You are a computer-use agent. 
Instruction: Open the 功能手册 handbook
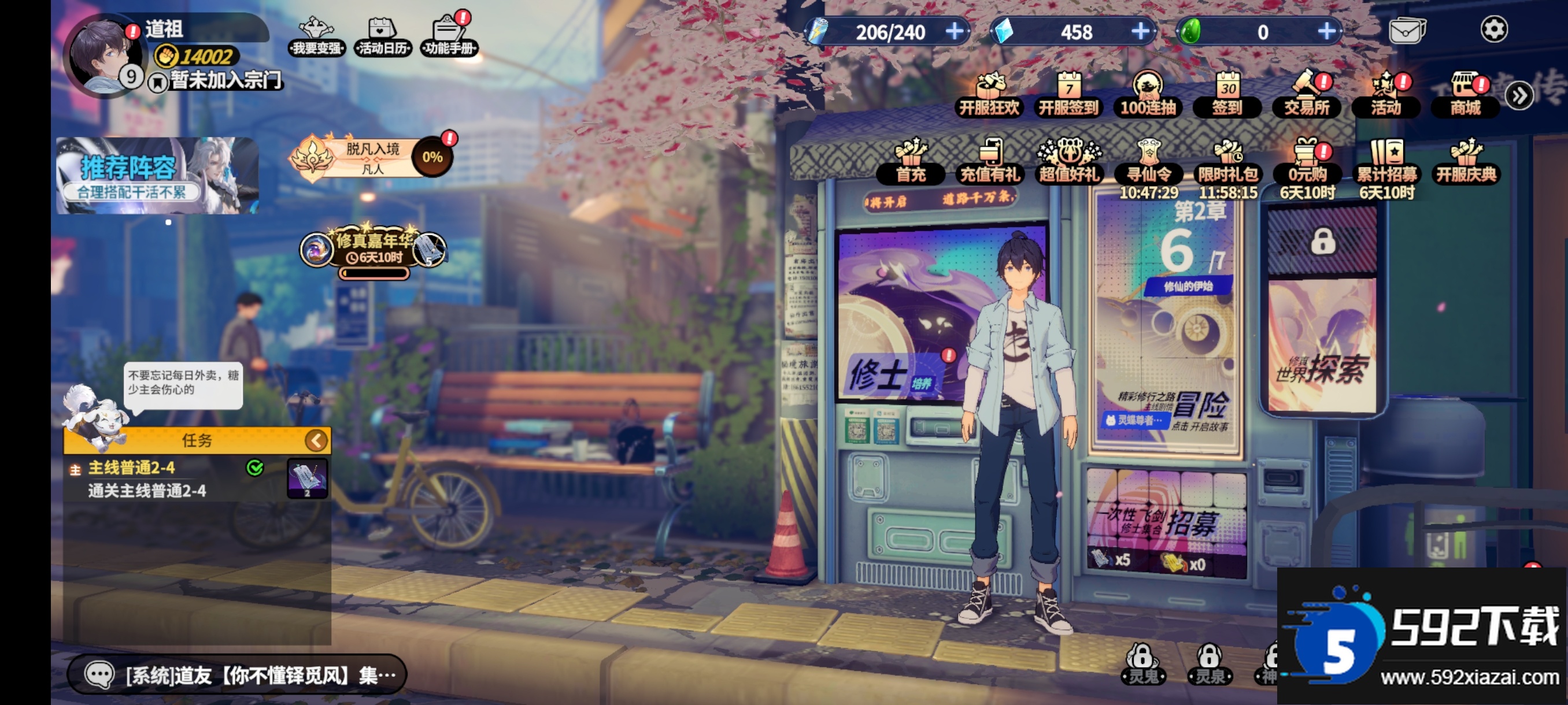pyautogui.click(x=449, y=36)
